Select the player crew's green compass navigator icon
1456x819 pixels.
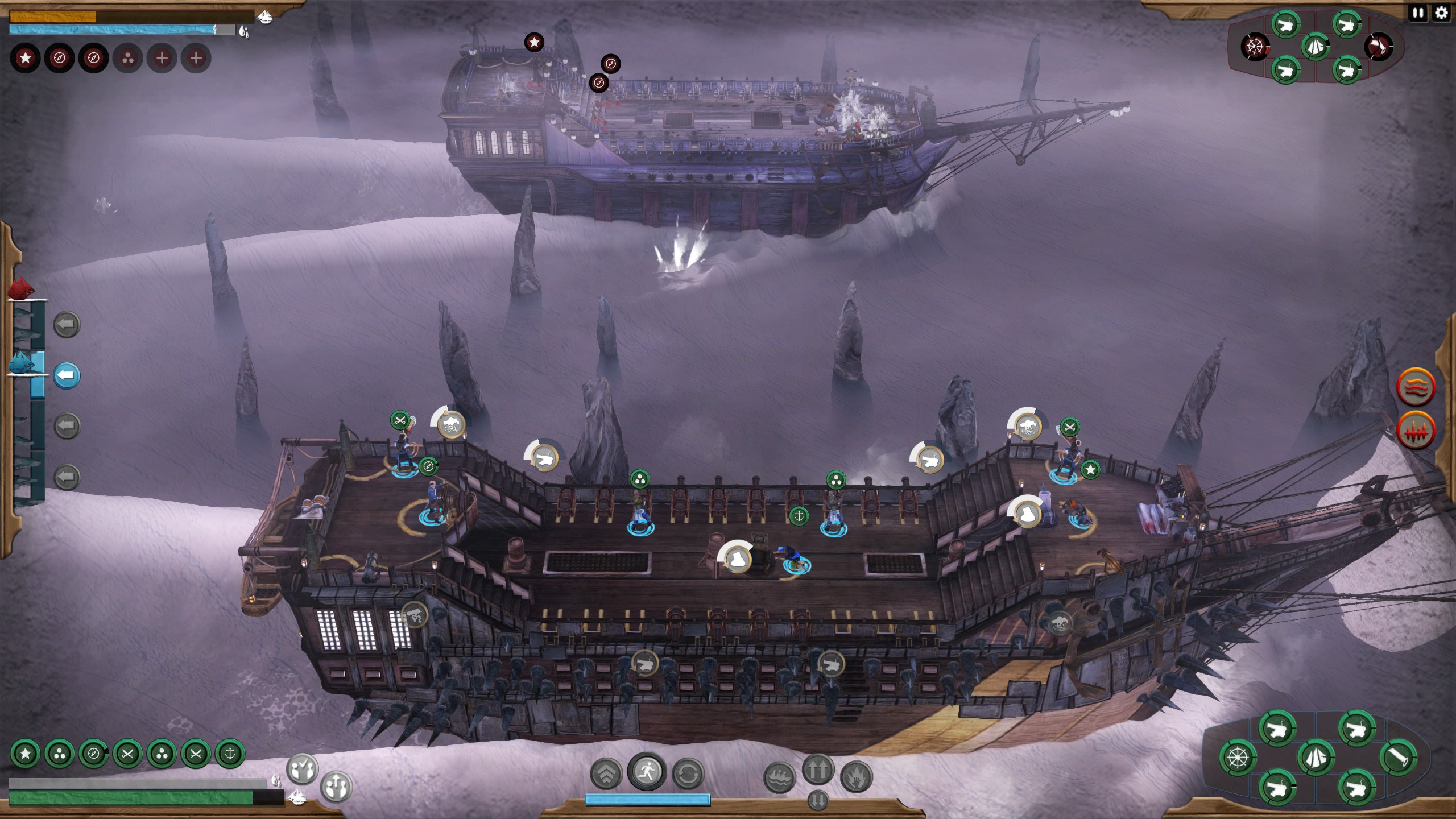pos(93,754)
